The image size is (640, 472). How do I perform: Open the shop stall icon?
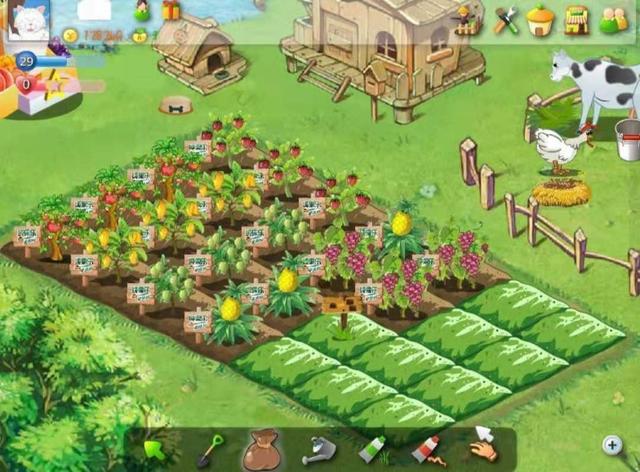(576, 19)
